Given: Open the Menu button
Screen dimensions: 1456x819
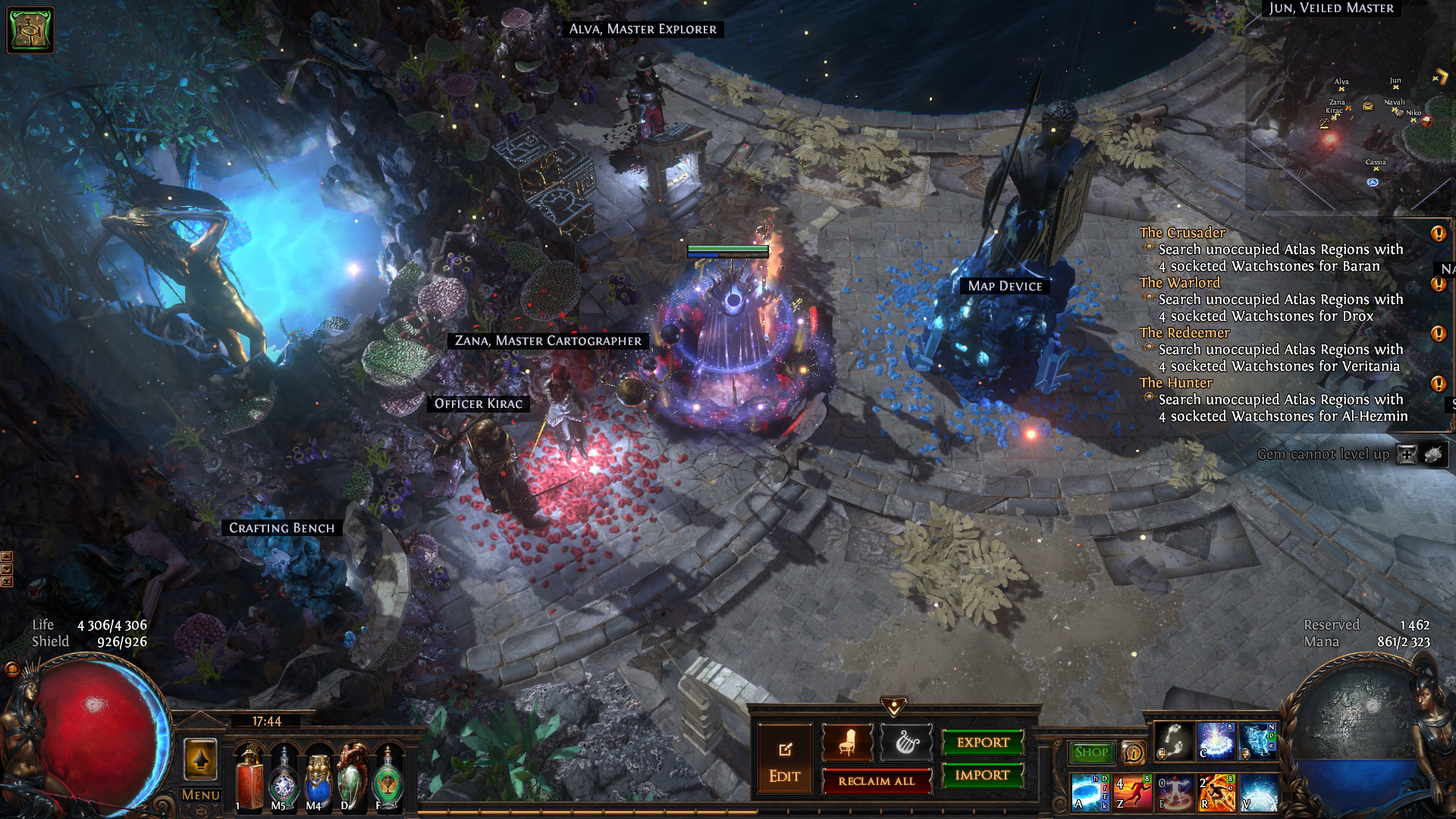Looking at the screenshot, I should click(x=201, y=795).
